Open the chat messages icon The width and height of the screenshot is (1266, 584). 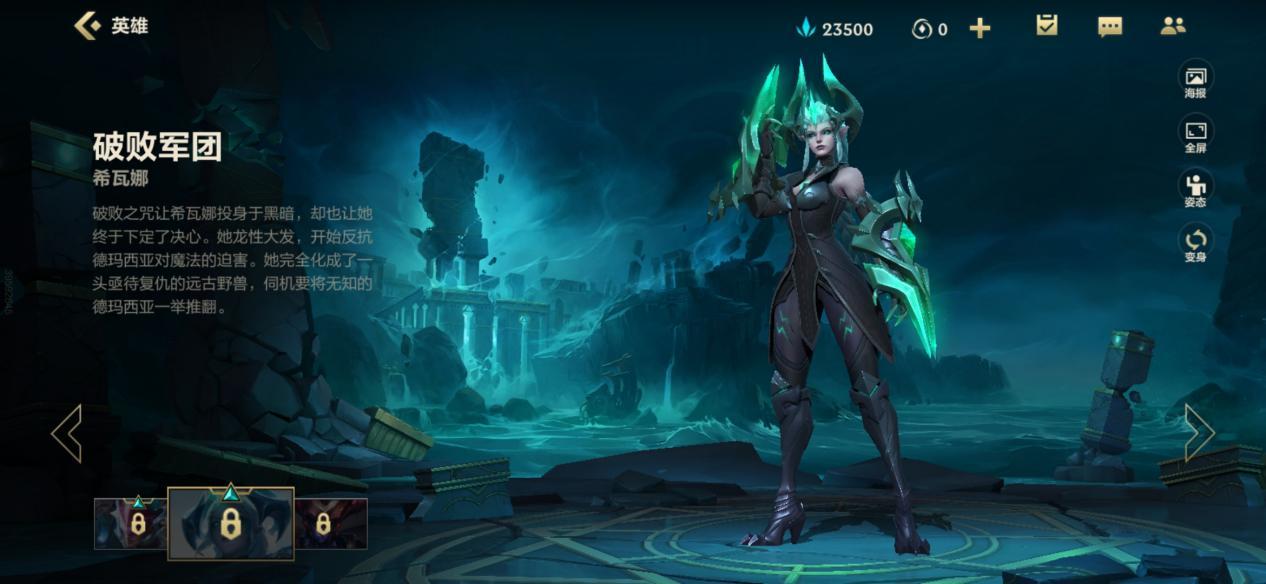1110,27
